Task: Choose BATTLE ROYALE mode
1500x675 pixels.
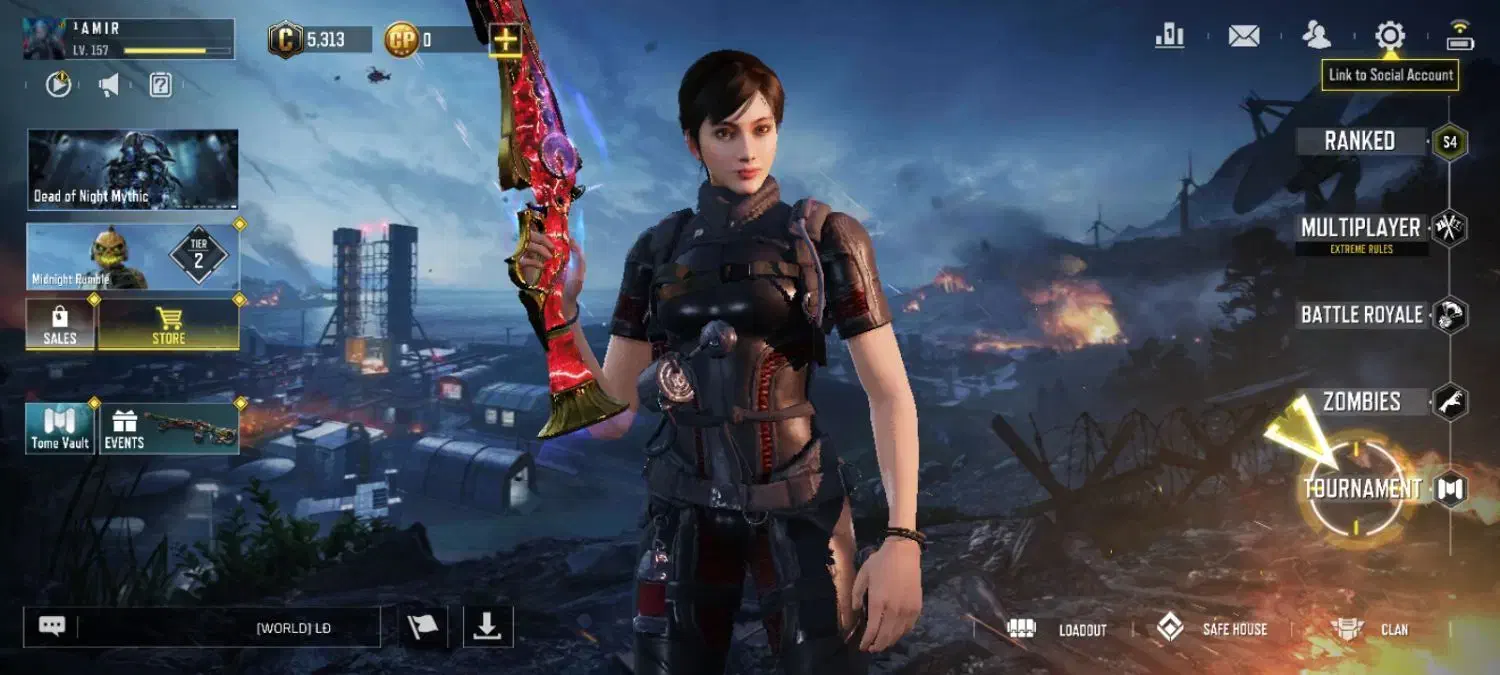Action: (x=1362, y=315)
